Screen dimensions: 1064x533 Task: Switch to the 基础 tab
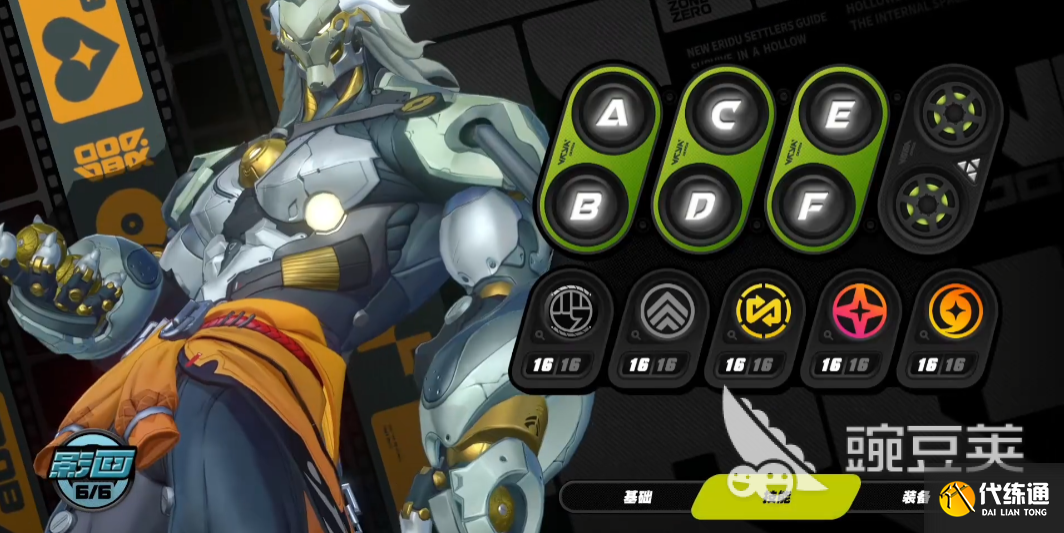click(x=638, y=496)
